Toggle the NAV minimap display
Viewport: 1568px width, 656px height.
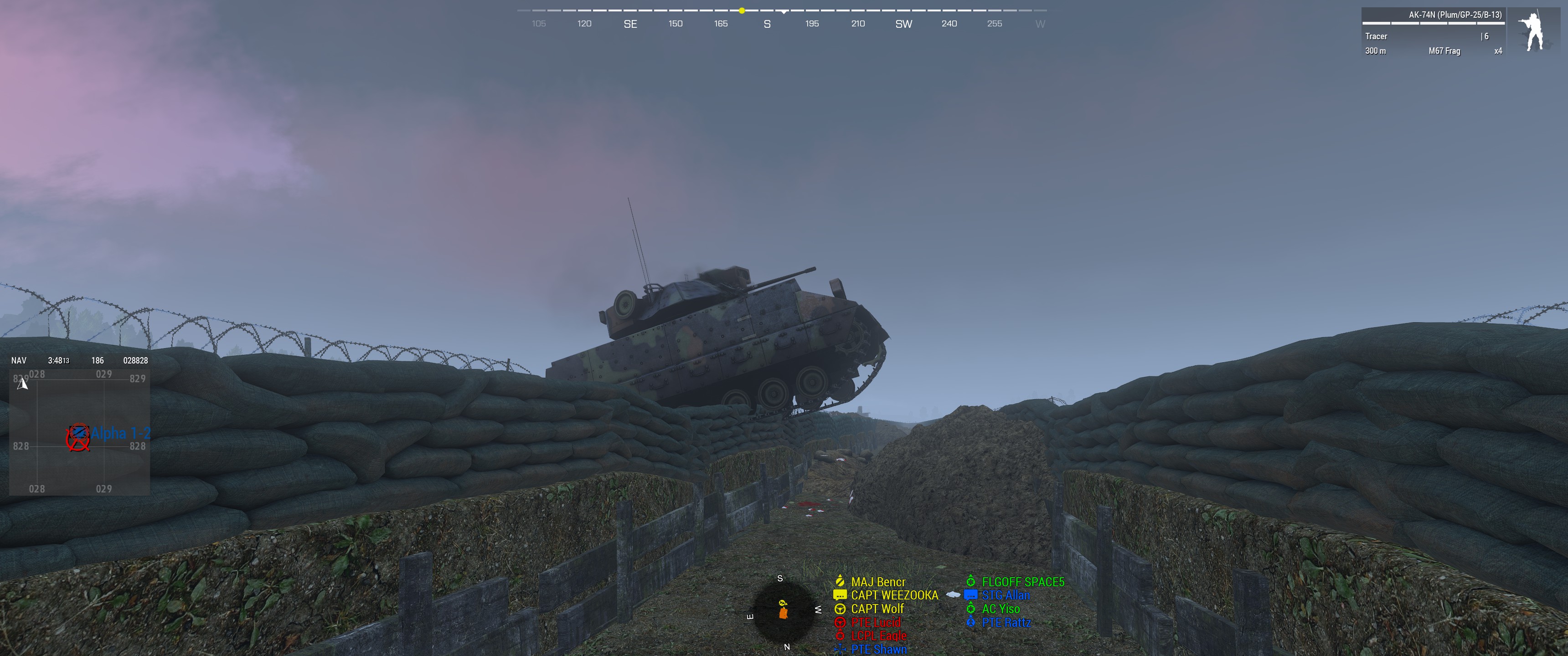79,432
